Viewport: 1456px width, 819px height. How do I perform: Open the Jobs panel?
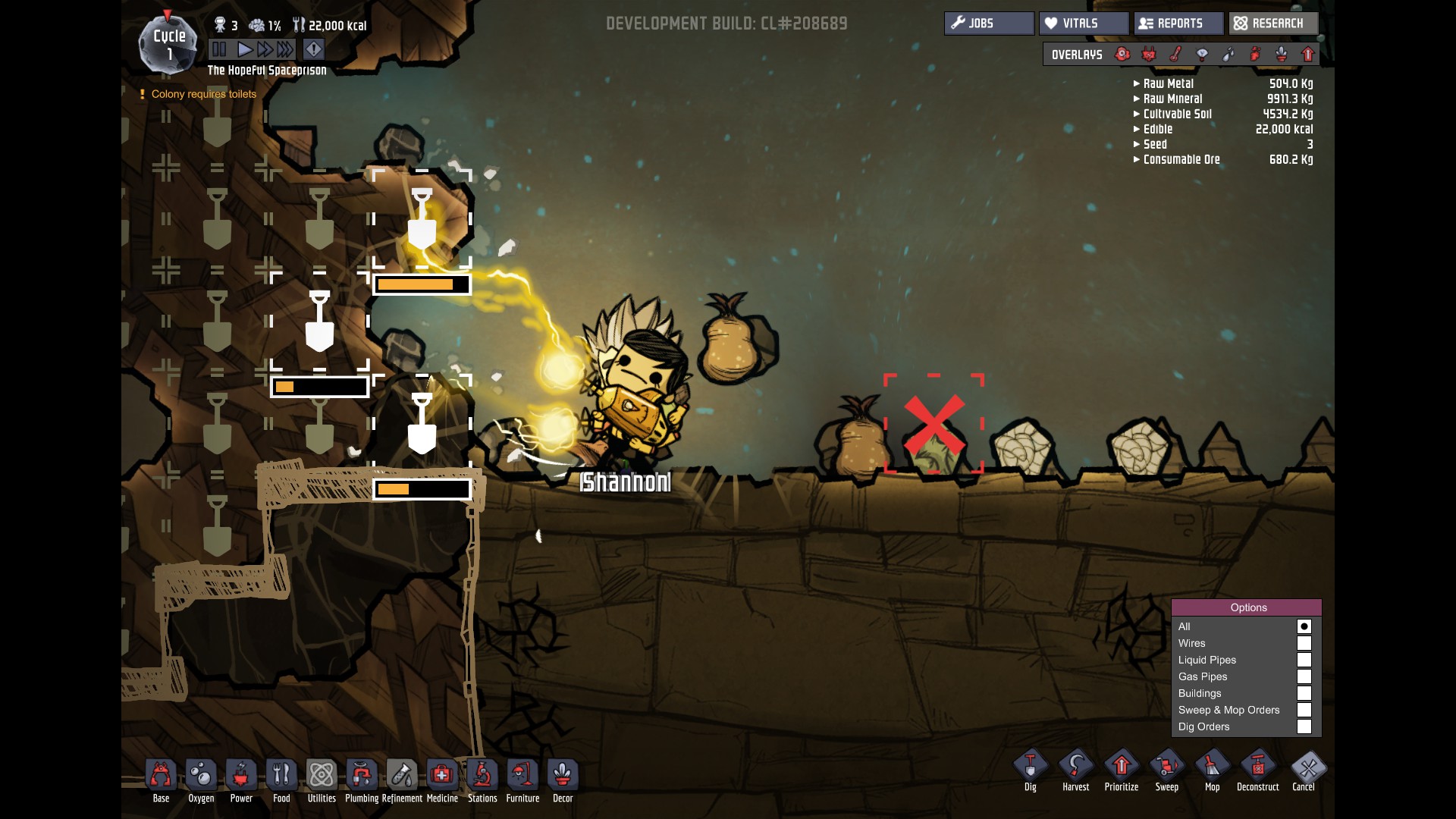pos(988,24)
